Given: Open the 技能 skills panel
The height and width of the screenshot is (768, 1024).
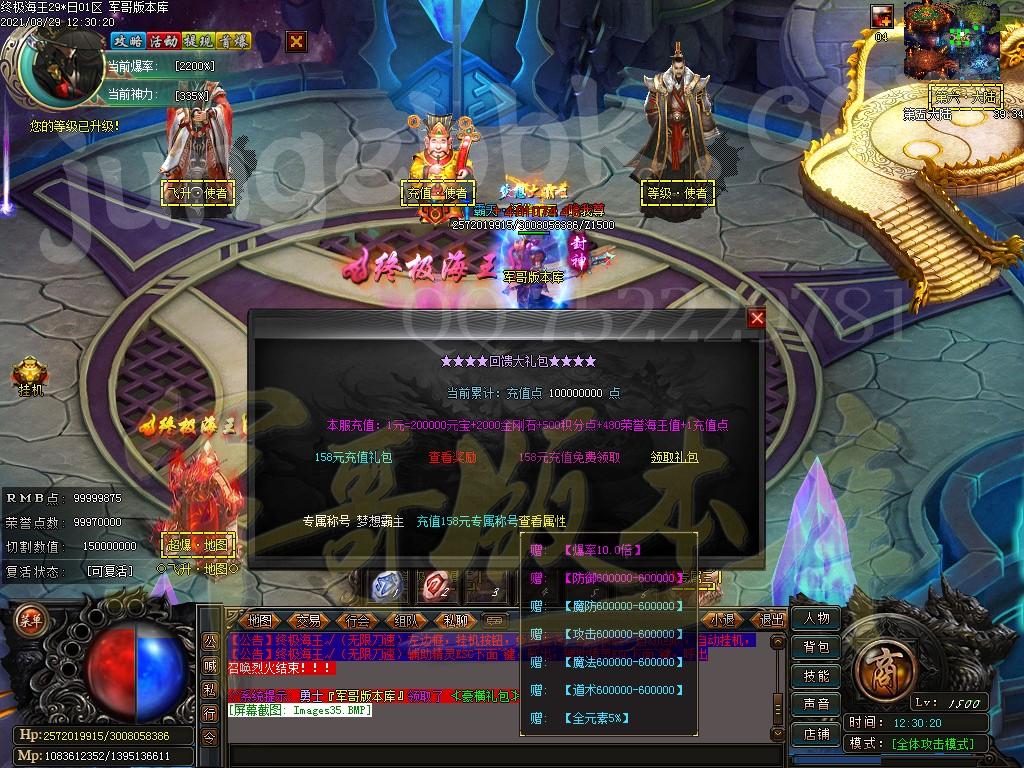Looking at the screenshot, I should tap(816, 676).
